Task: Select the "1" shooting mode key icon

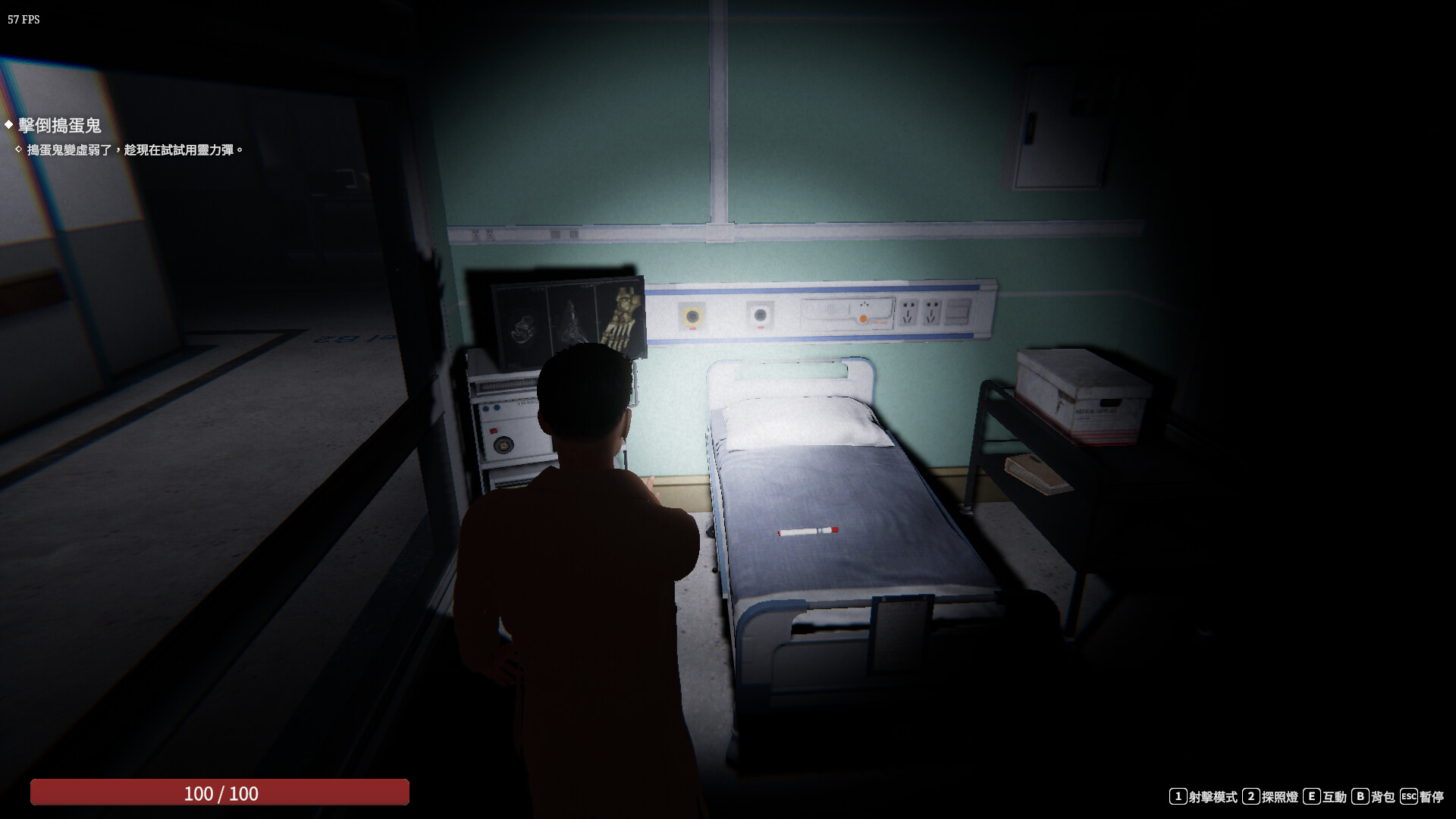Action: tap(1178, 795)
